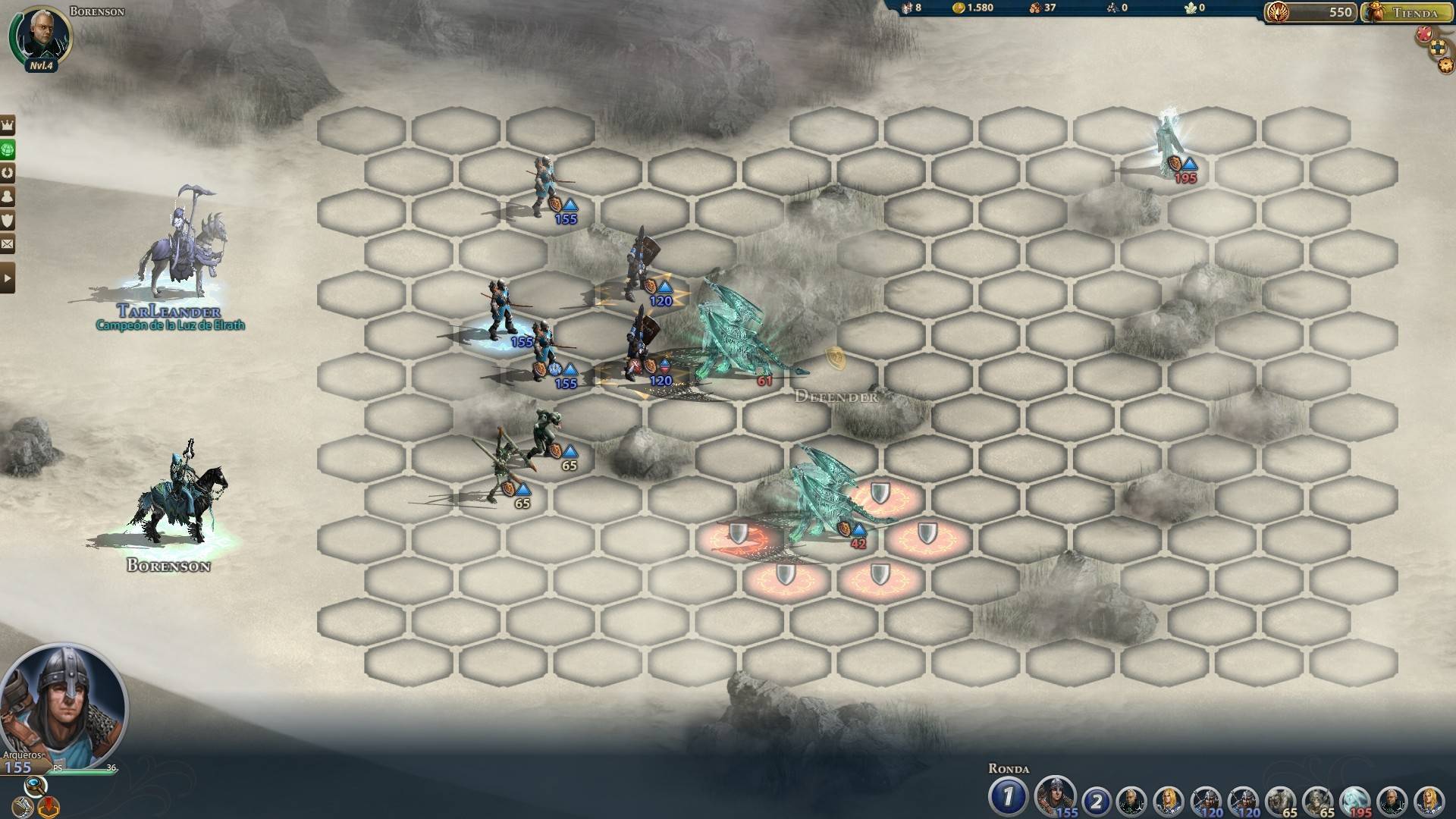
Task: Activate the Defend red arrow ability
Action: [x=49, y=806]
